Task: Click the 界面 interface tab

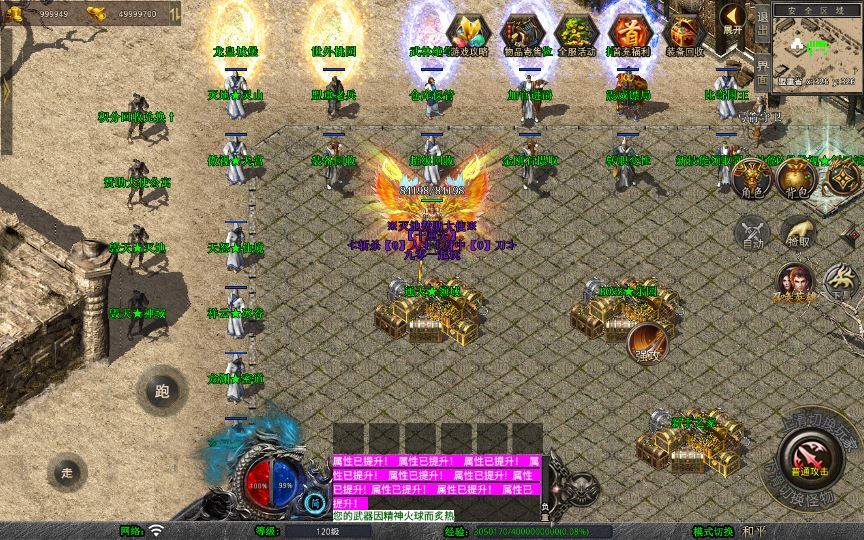Action: tap(762, 71)
